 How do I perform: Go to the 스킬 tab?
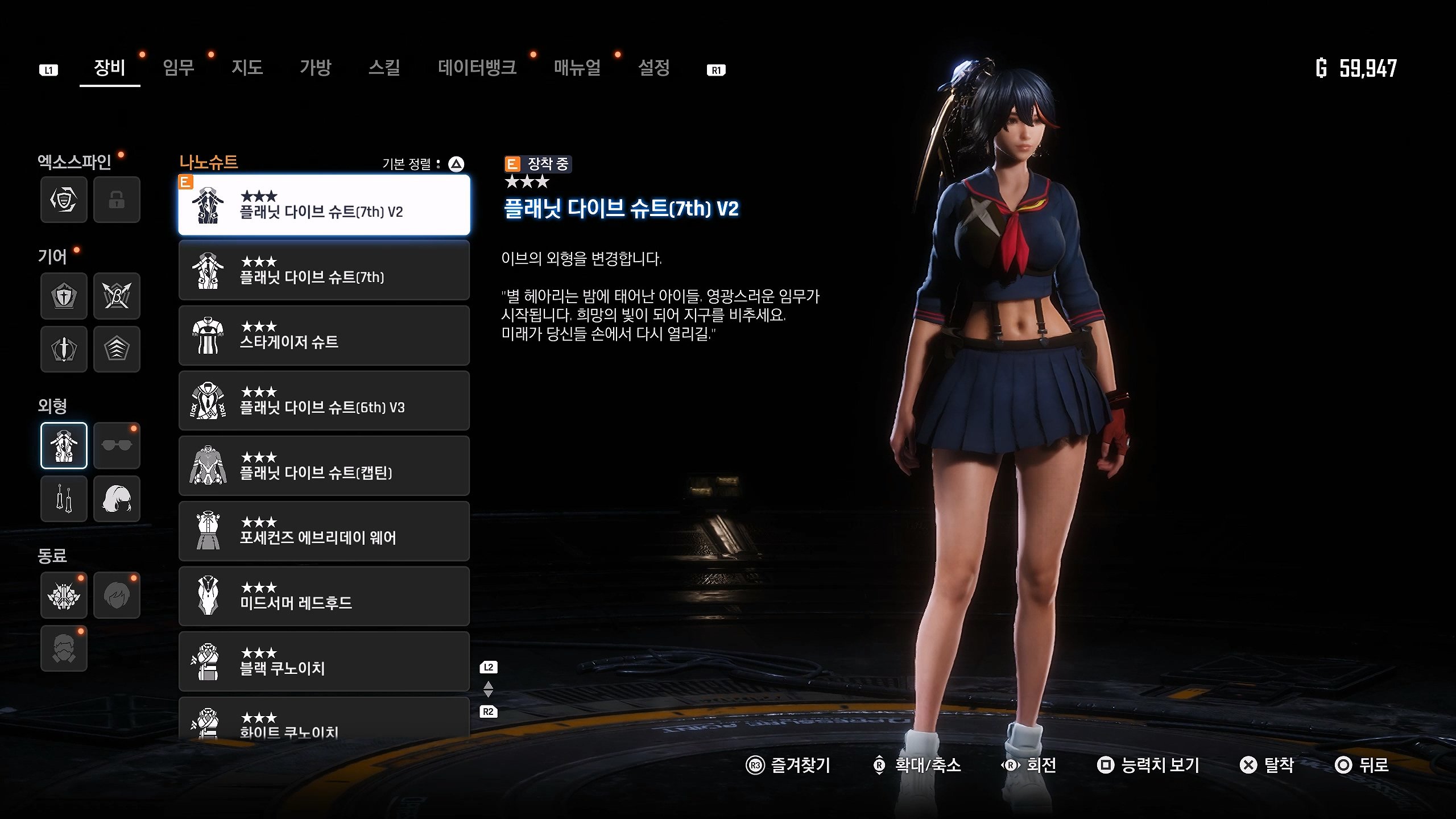click(x=384, y=68)
